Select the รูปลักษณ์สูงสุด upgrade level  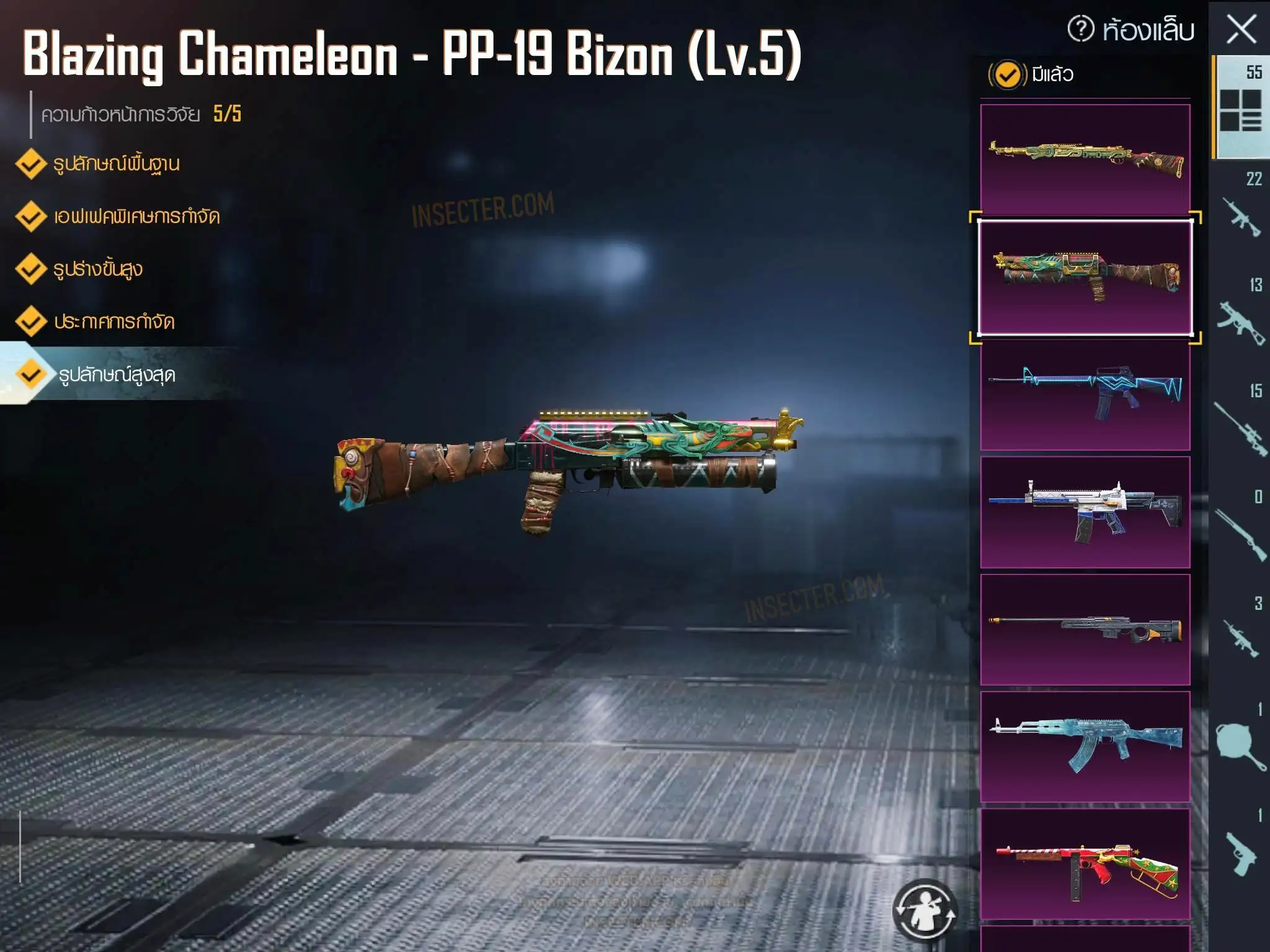coord(117,375)
